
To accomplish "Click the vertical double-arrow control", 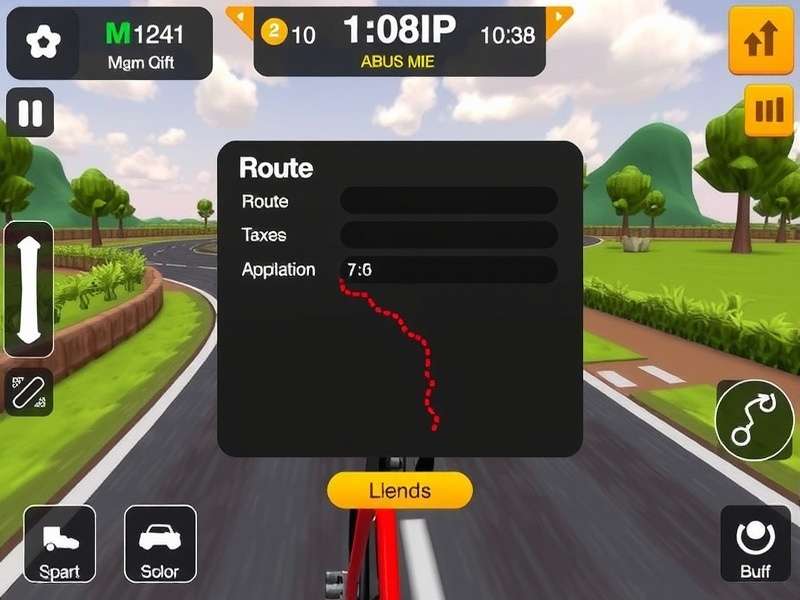I will click(x=29, y=289).
